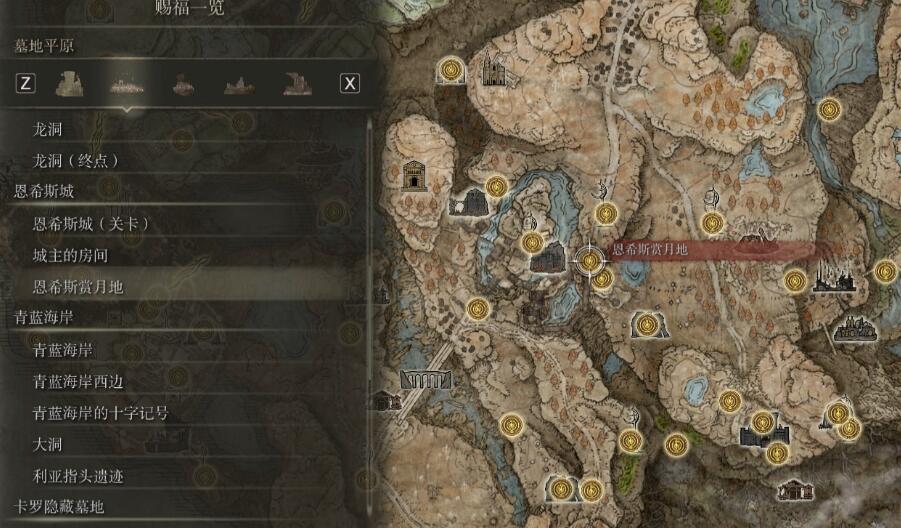
Task: Pick 青蓝海岸的十字记号 from the list
Action: (x=100, y=413)
